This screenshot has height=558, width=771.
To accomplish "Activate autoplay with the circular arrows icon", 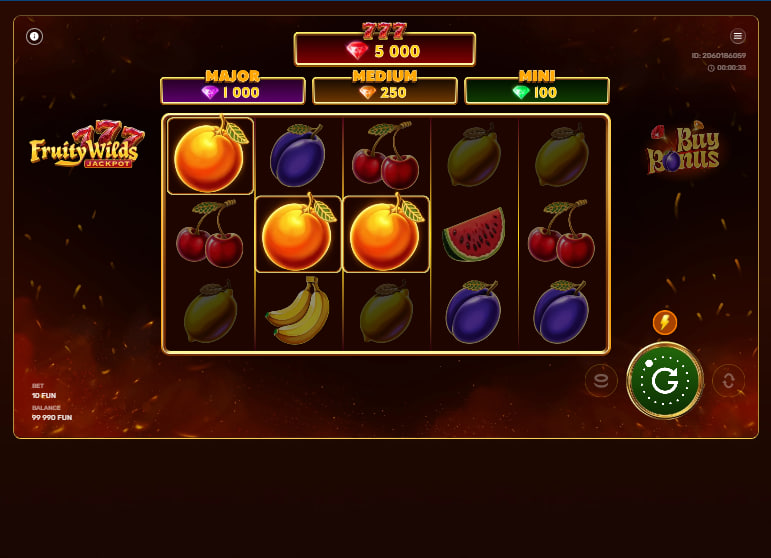I will click(x=728, y=380).
